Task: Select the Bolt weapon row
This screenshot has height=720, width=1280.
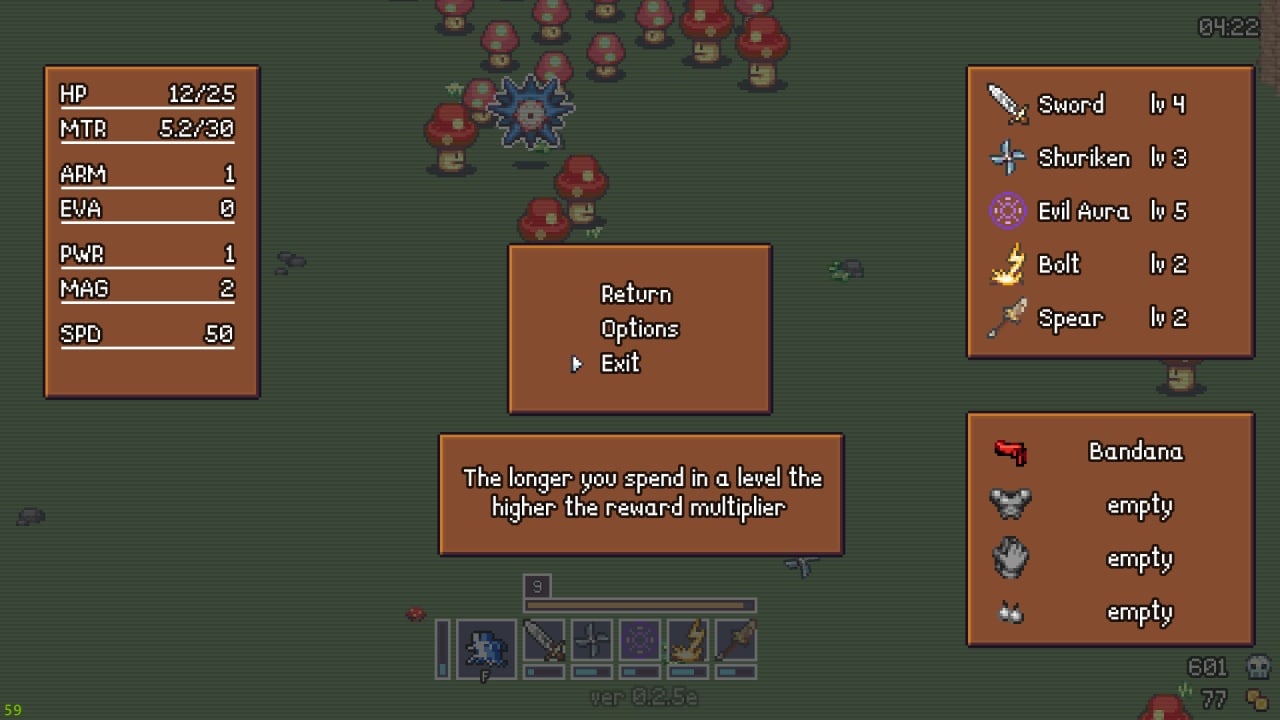Action: (x=1087, y=265)
